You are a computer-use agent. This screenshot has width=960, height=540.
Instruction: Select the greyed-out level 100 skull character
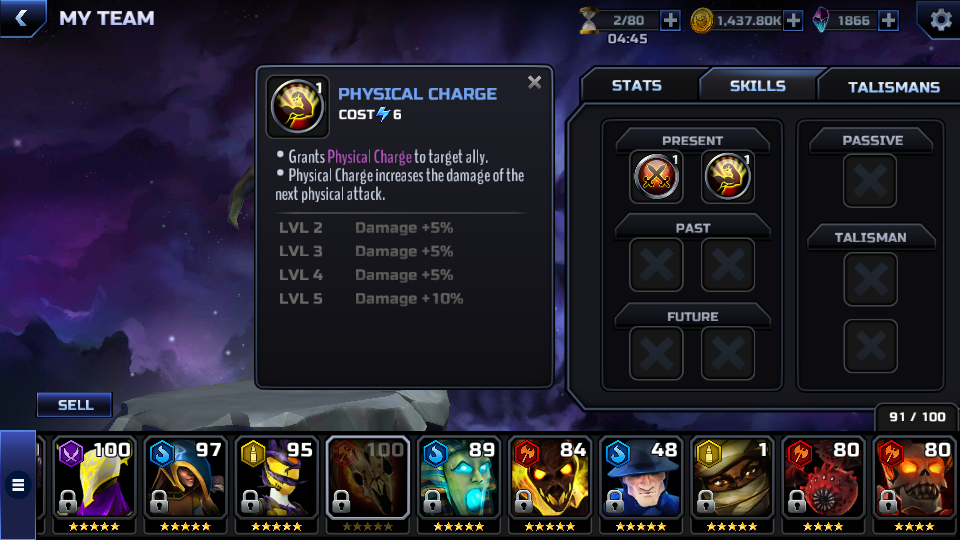pyautogui.click(x=368, y=478)
